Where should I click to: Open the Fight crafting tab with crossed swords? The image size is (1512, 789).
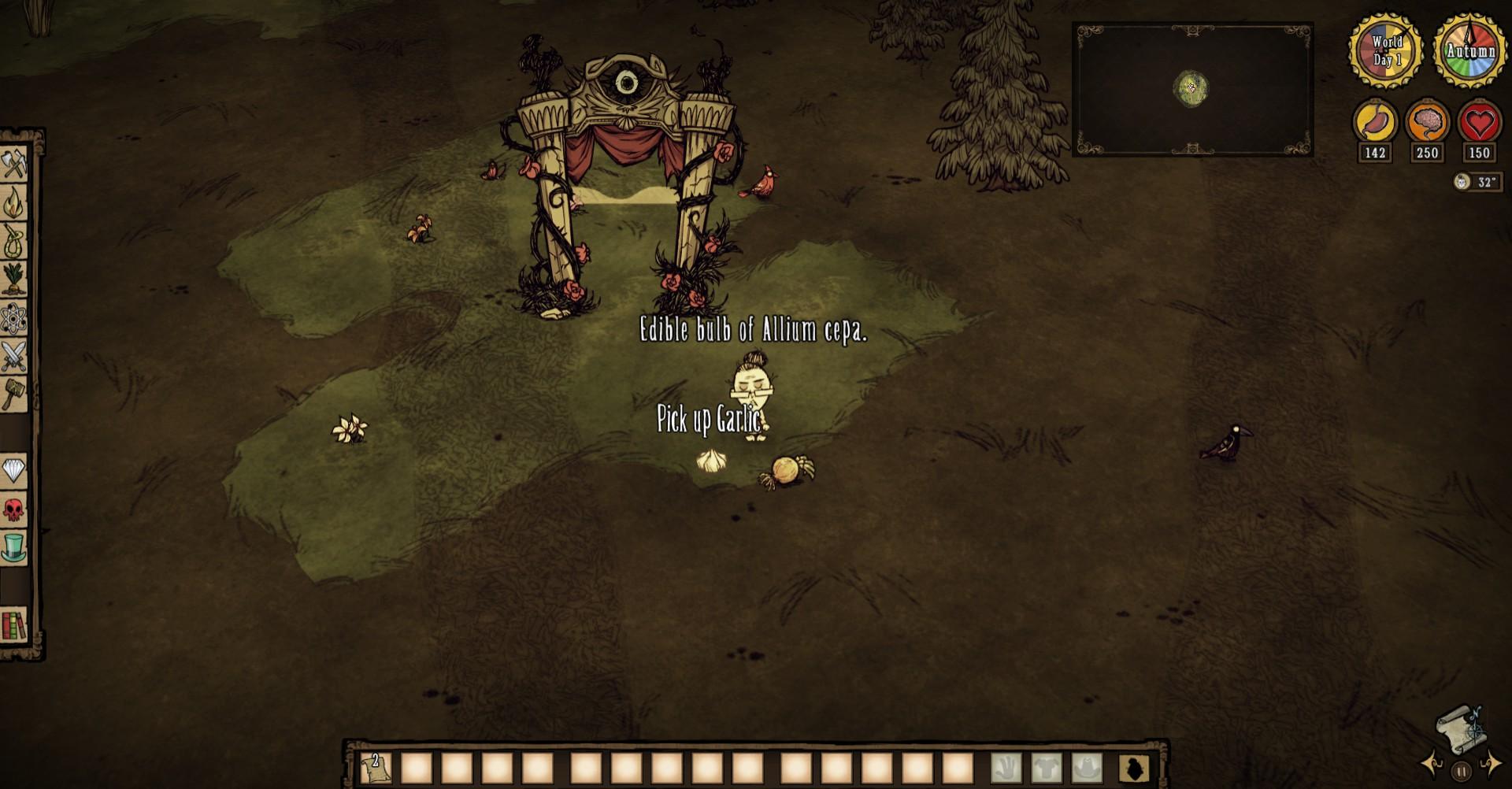(x=14, y=357)
